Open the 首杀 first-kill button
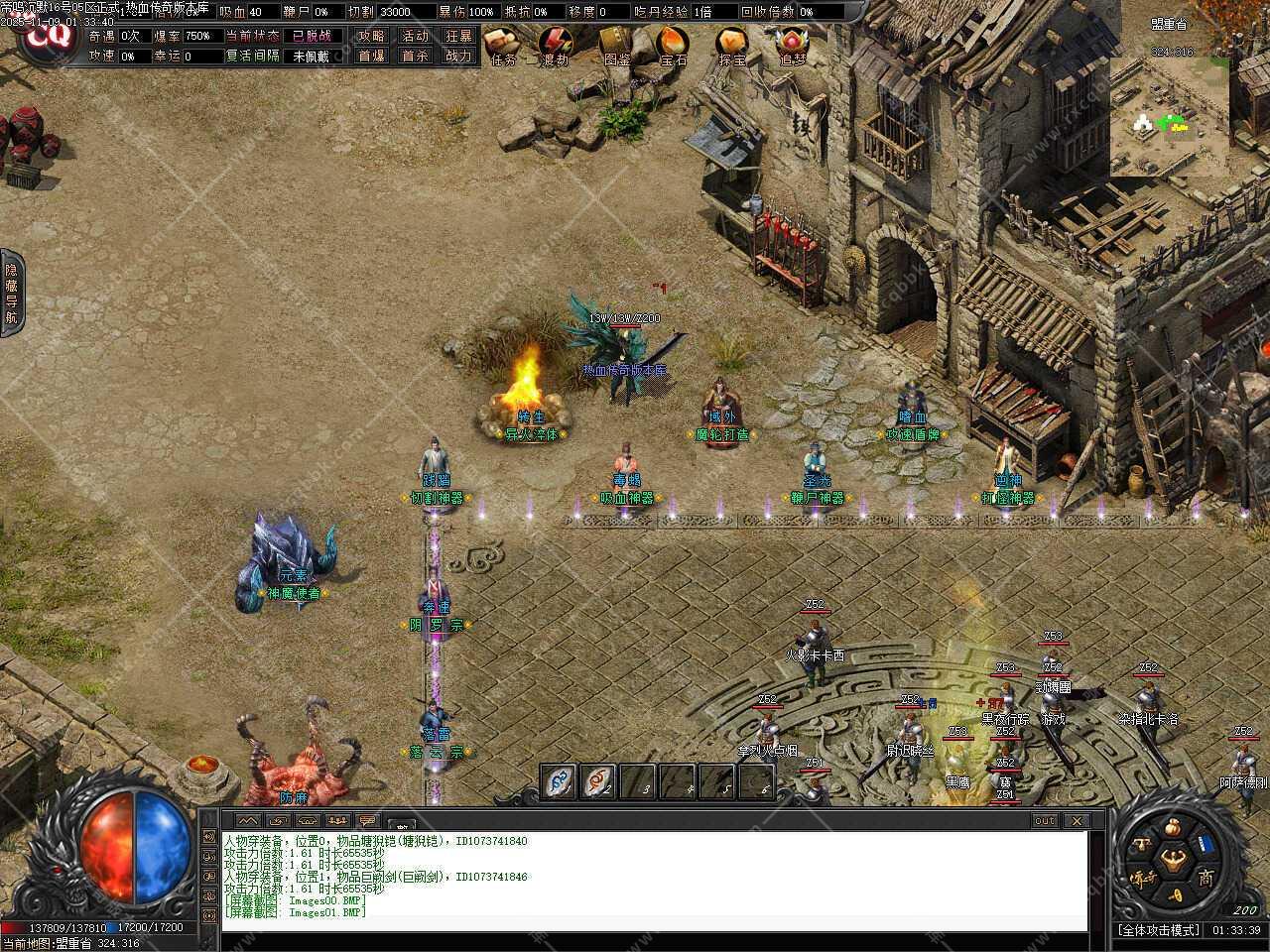This screenshot has width=1270, height=952. pos(416,57)
